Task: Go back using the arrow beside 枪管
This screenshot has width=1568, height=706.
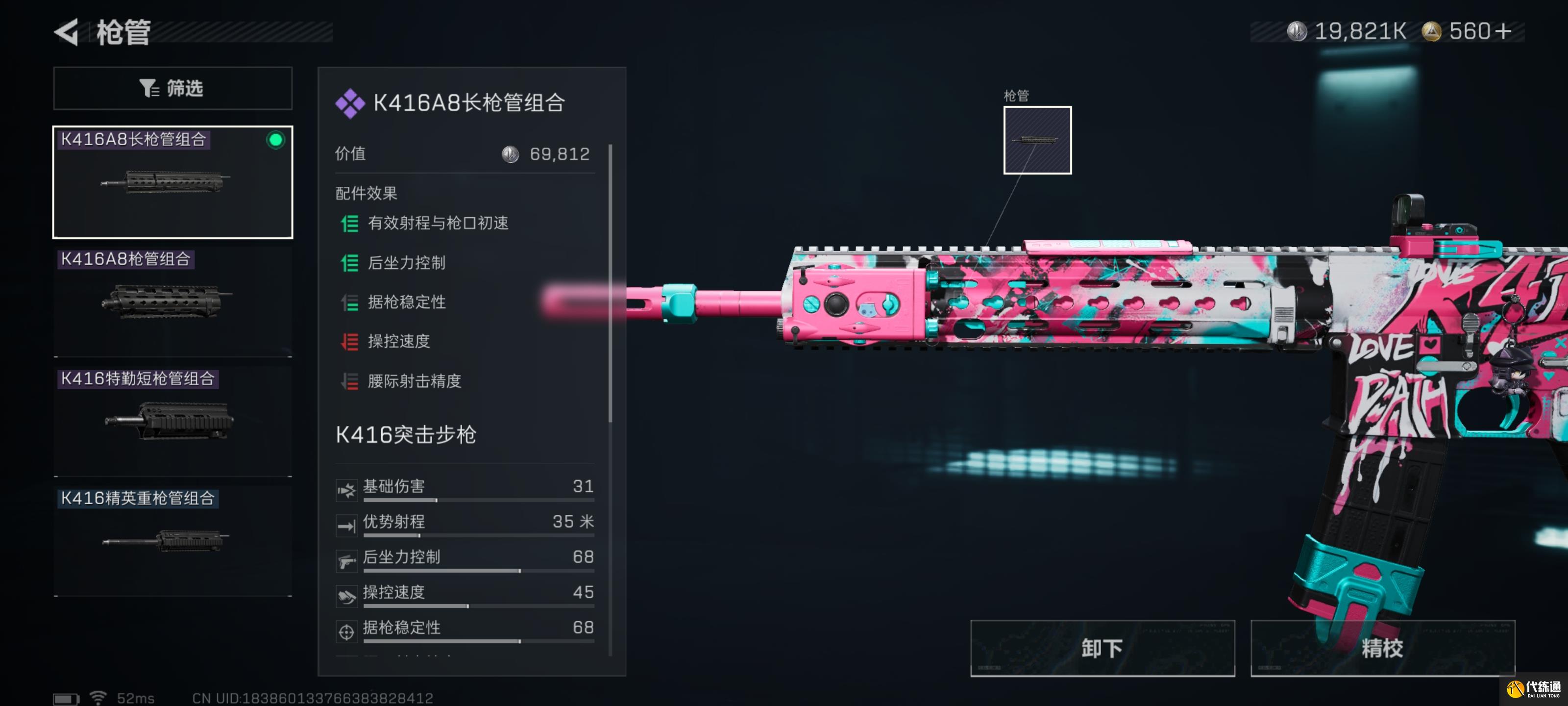Action: tap(67, 32)
